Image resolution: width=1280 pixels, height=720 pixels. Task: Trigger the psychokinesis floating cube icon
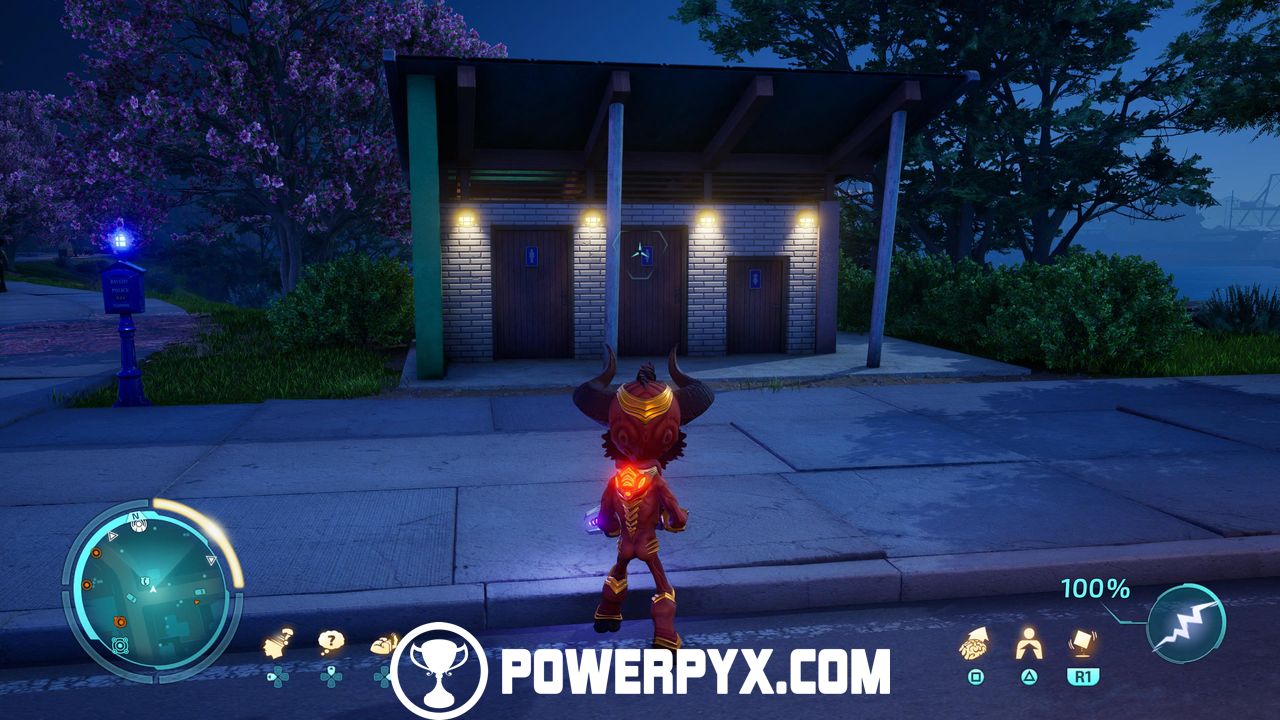click(x=1080, y=641)
